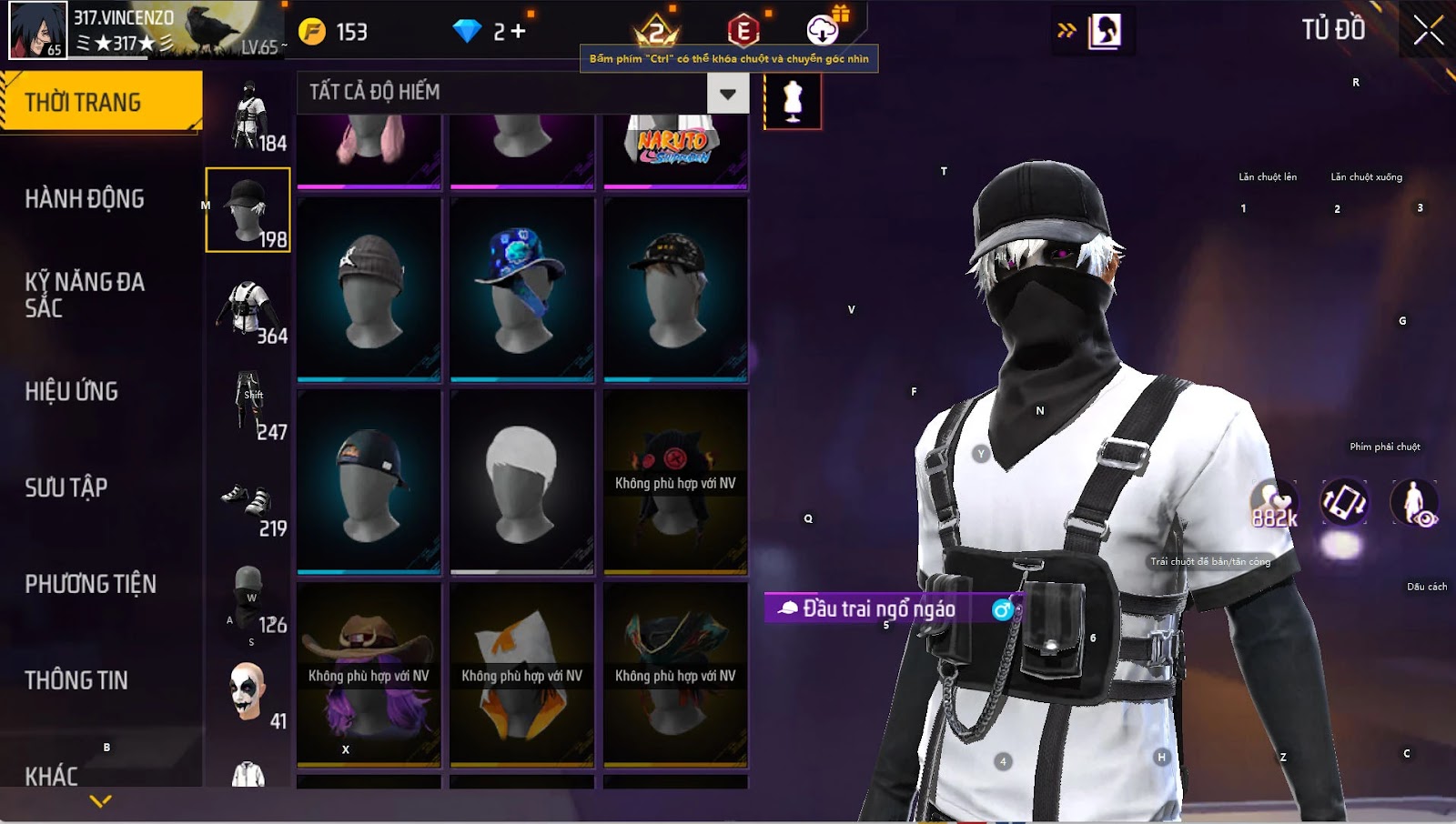This screenshot has width=1456, height=824.
Task: Open the pants category with 247 items
Action: 248,406
